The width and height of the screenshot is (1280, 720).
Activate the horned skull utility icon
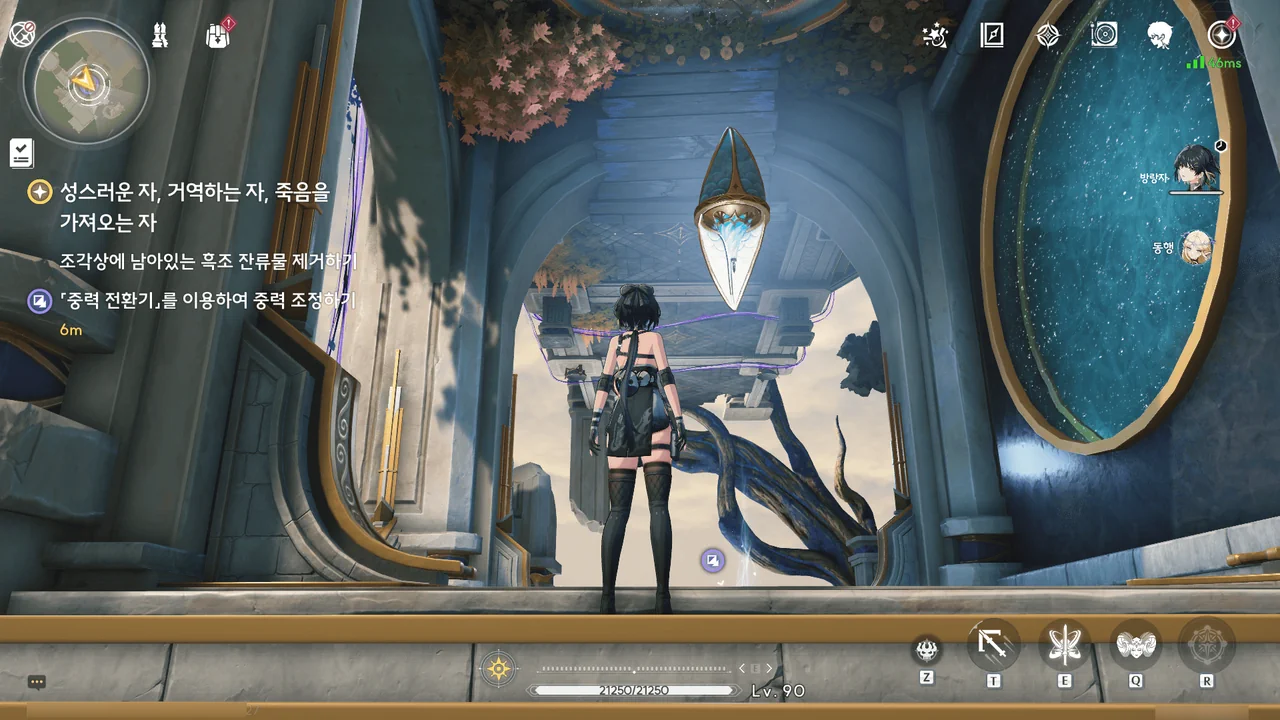pos(927,650)
